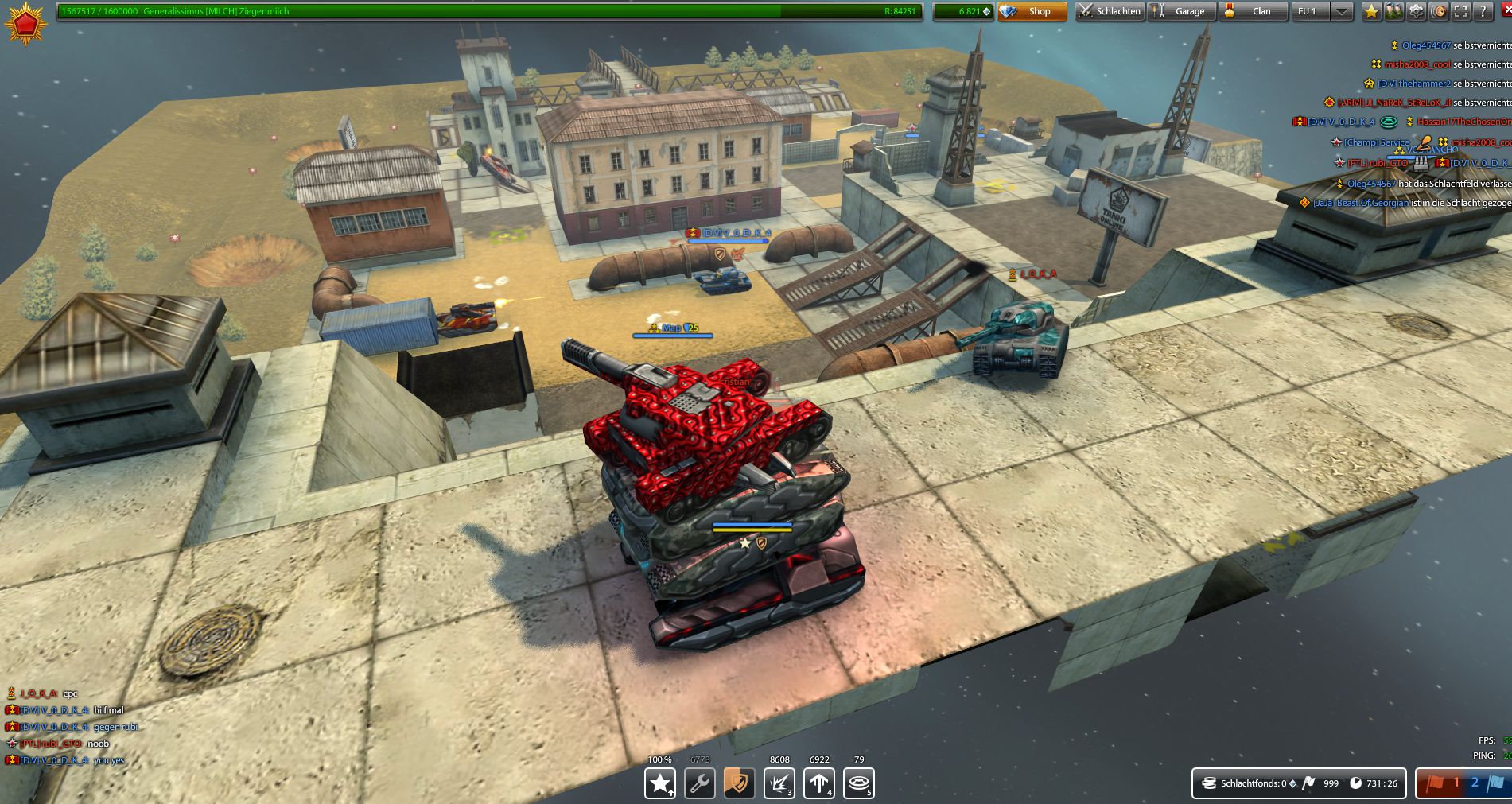Open the Shop
The image size is (1512, 804).
(1032, 11)
